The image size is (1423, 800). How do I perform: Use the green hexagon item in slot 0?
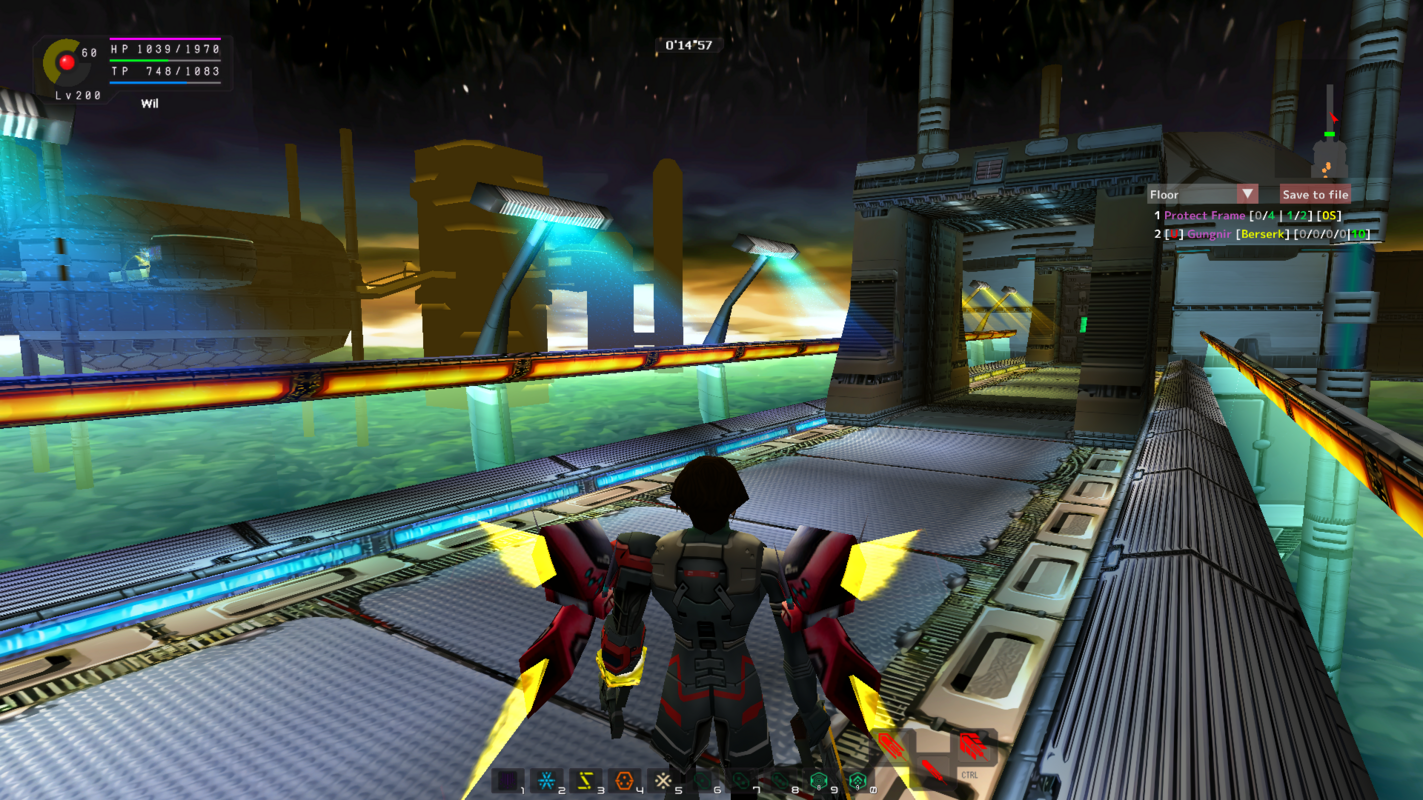(857, 780)
